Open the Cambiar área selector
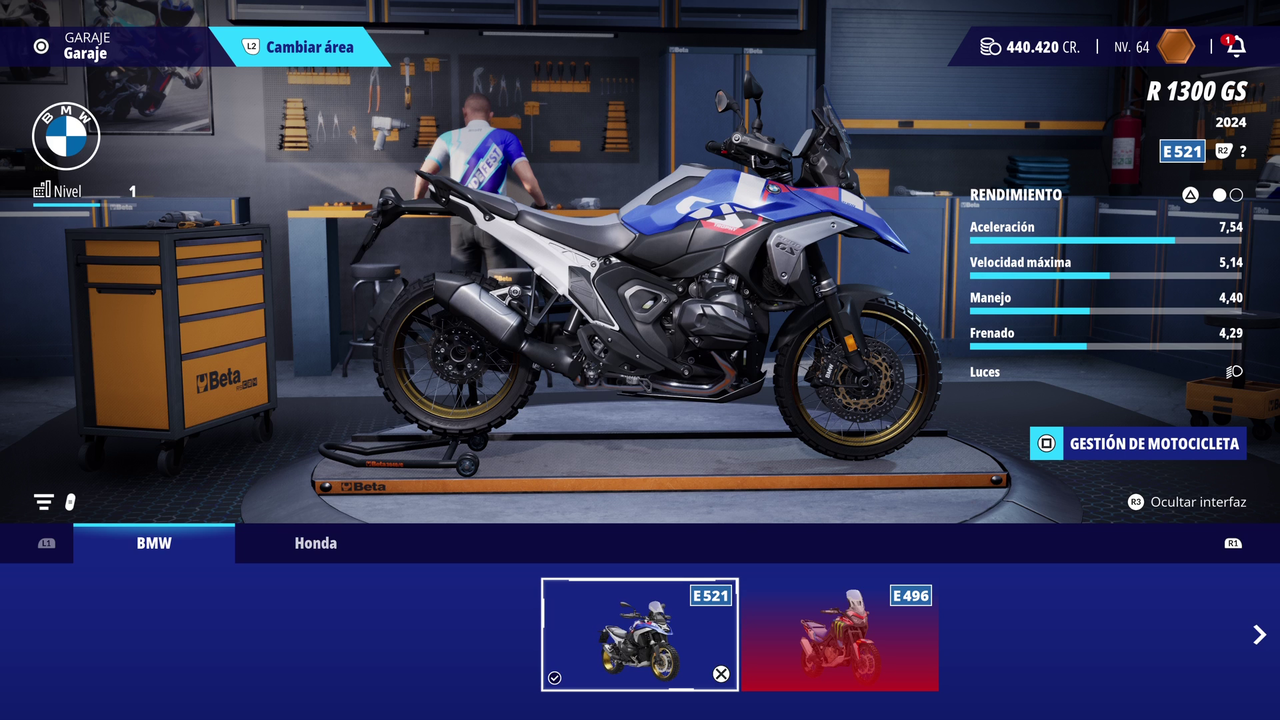The image size is (1280, 720). 300,47
